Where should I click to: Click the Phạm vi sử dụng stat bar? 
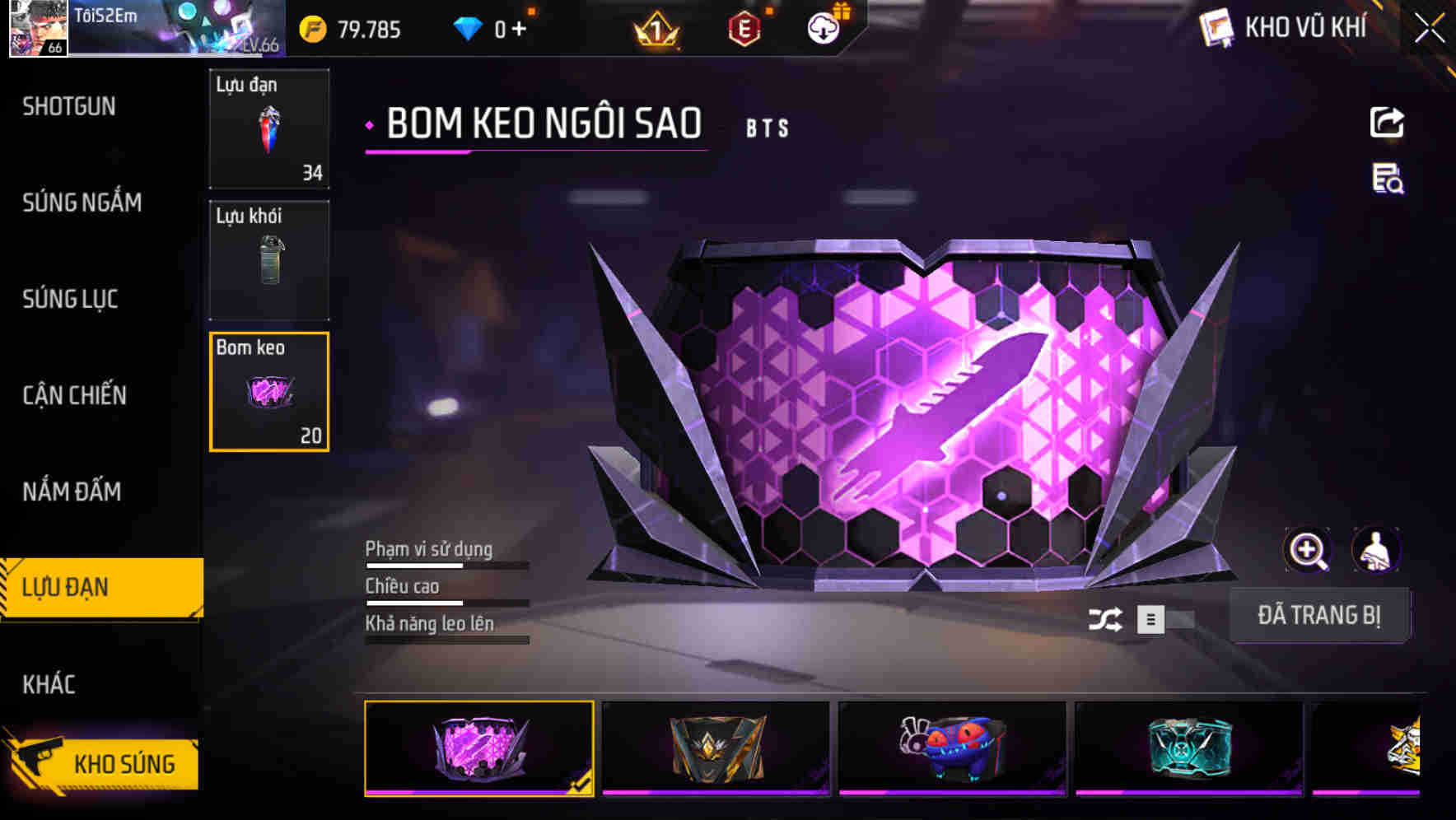[x=445, y=565]
